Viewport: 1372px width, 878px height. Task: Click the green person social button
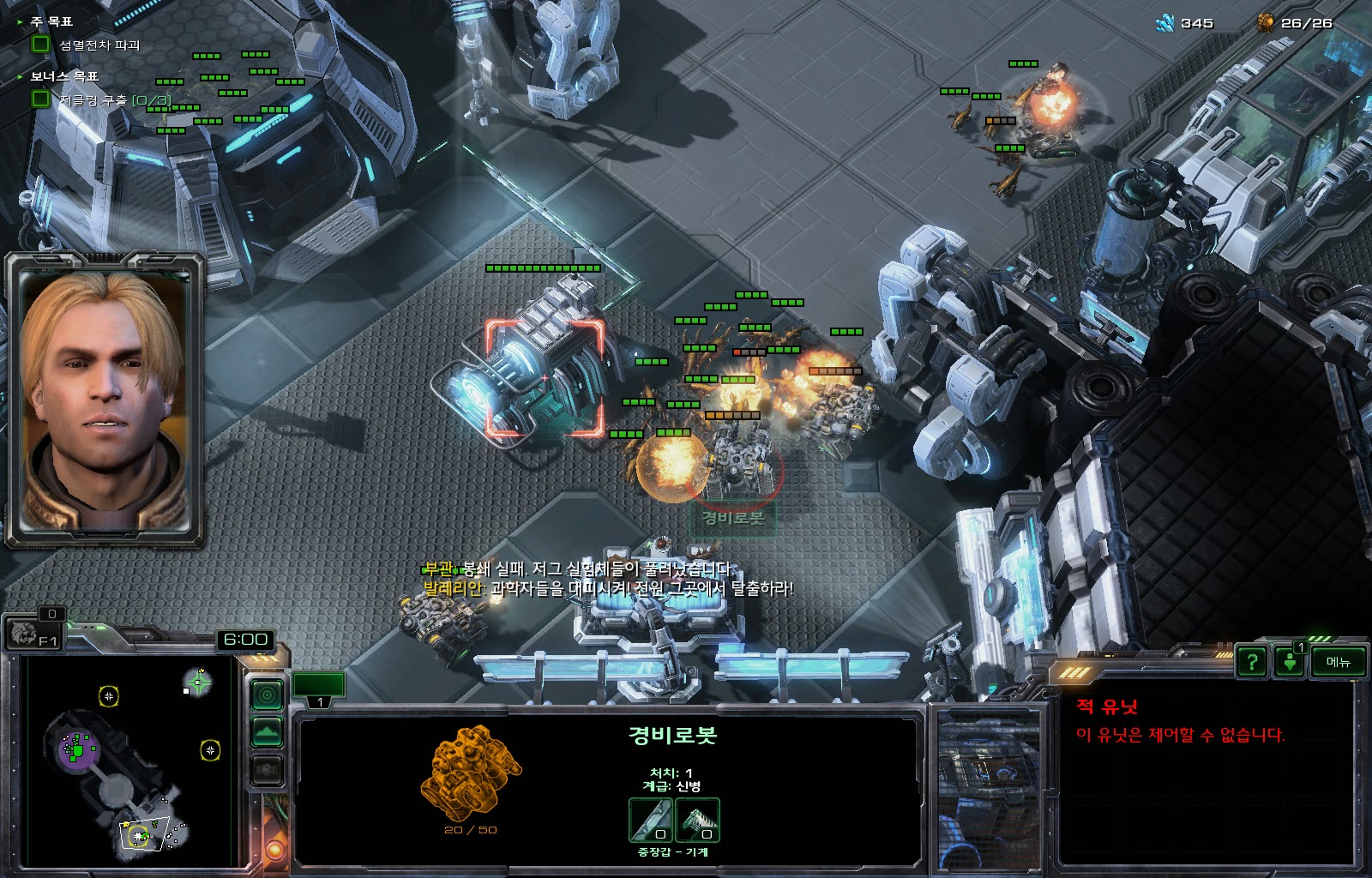(x=1289, y=662)
